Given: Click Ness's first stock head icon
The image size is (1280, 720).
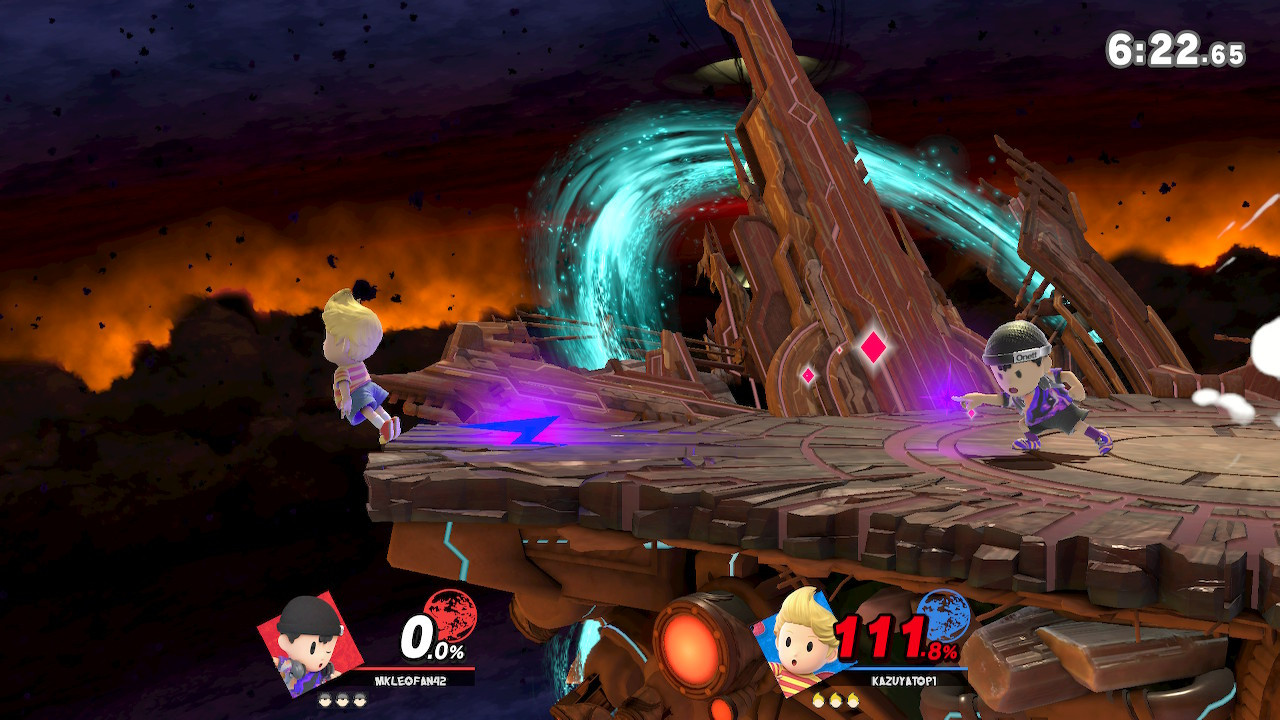Looking at the screenshot, I should [325, 698].
